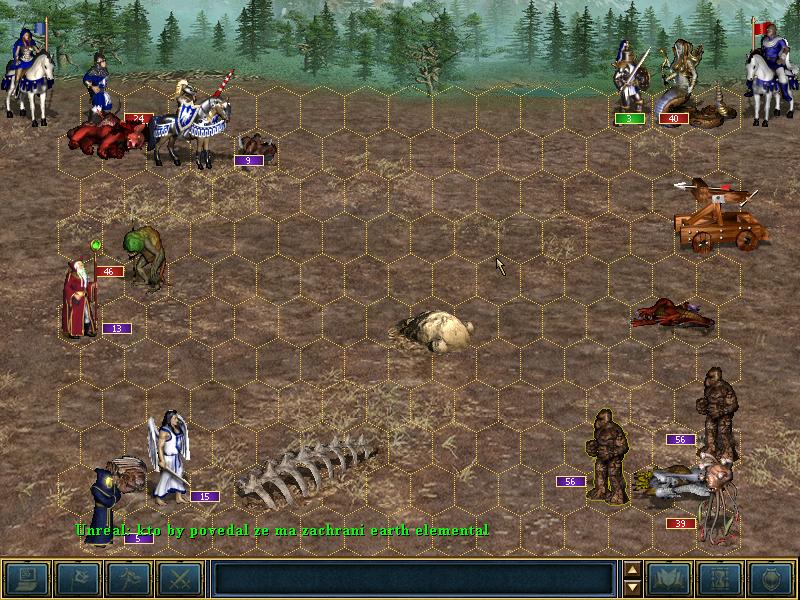Make the active unit wait with the hourglass
The width and height of the screenshot is (800, 600).
coord(721,578)
